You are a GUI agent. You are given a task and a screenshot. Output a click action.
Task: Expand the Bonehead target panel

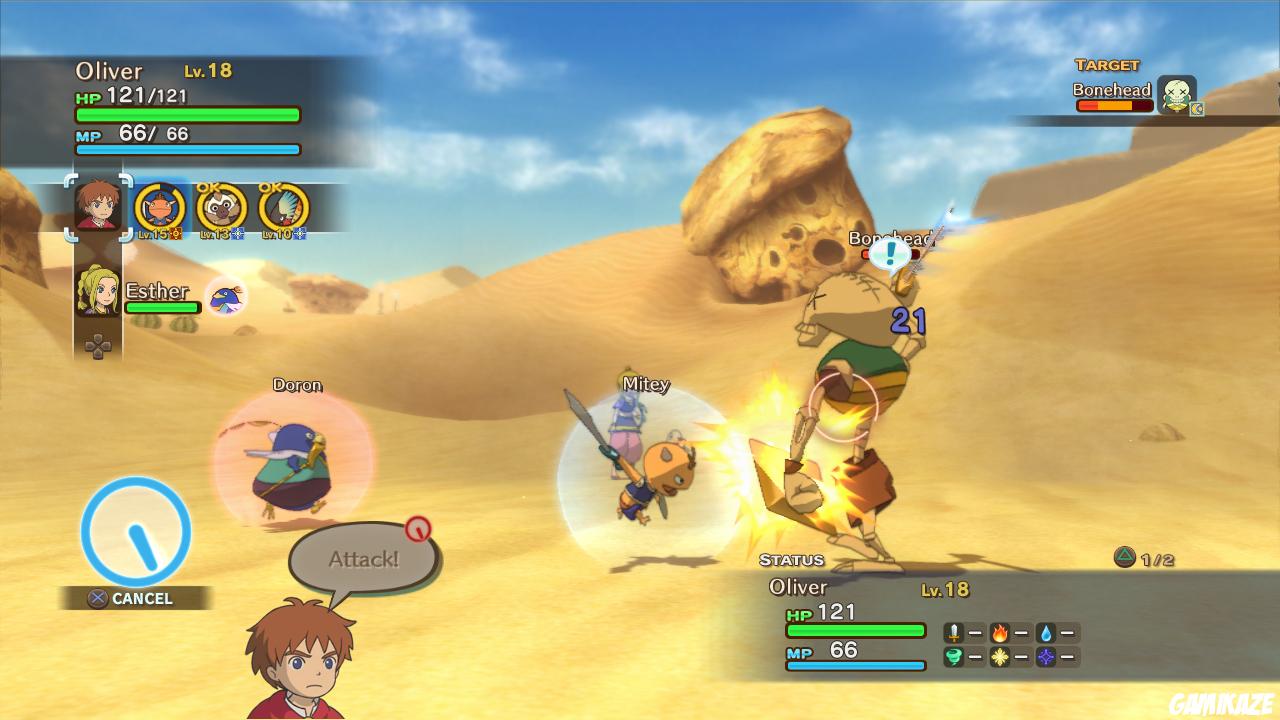coord(1112,95)
